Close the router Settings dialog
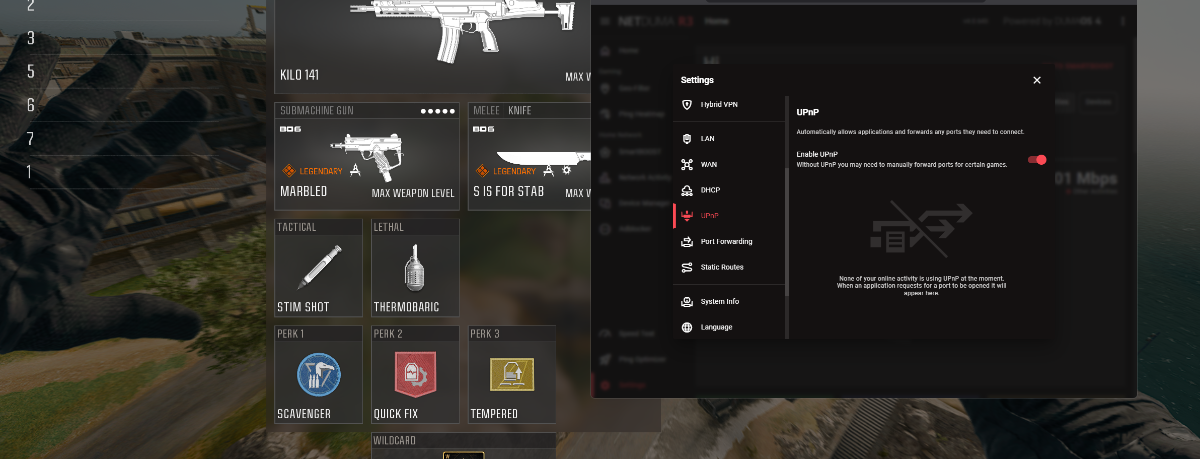 point(1037,80)
